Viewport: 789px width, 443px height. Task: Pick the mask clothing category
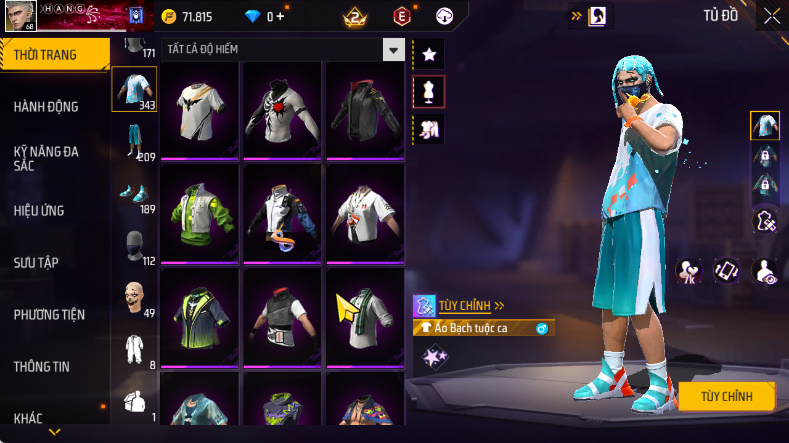(134, 246)
